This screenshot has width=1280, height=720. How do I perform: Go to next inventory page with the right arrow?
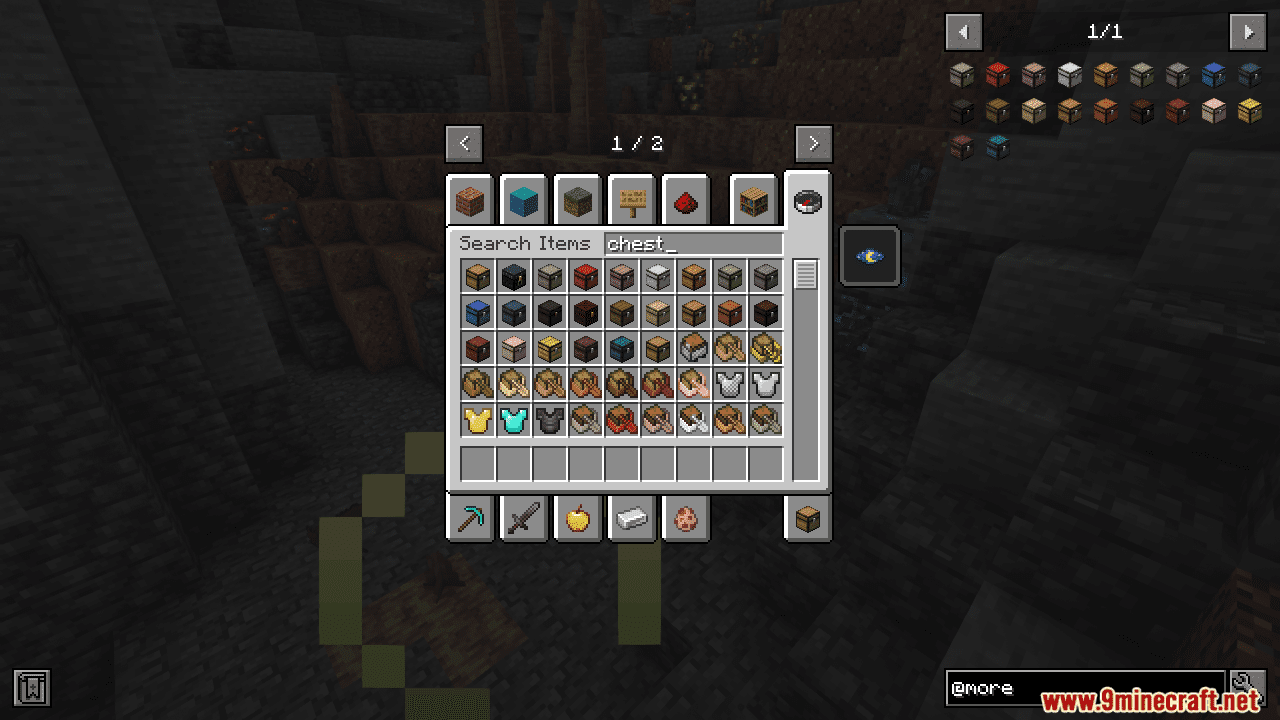click(813, 143)
